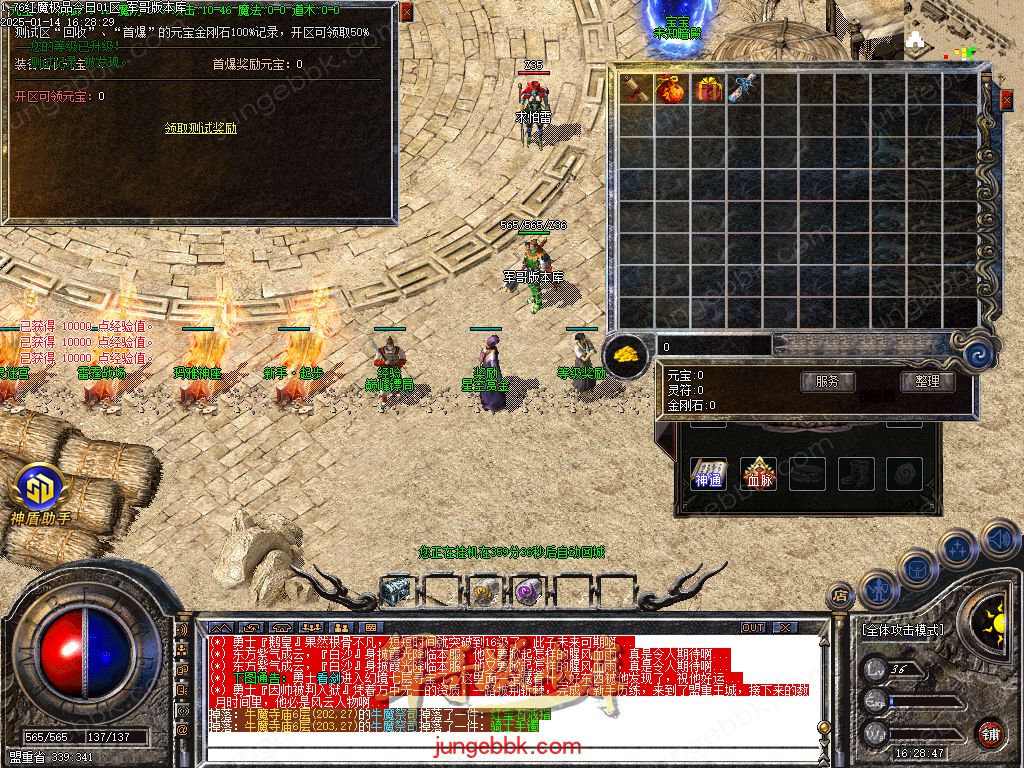1024x768 pixels.
Task: Open the 神通 skill slot
Action: coord(708,475)
